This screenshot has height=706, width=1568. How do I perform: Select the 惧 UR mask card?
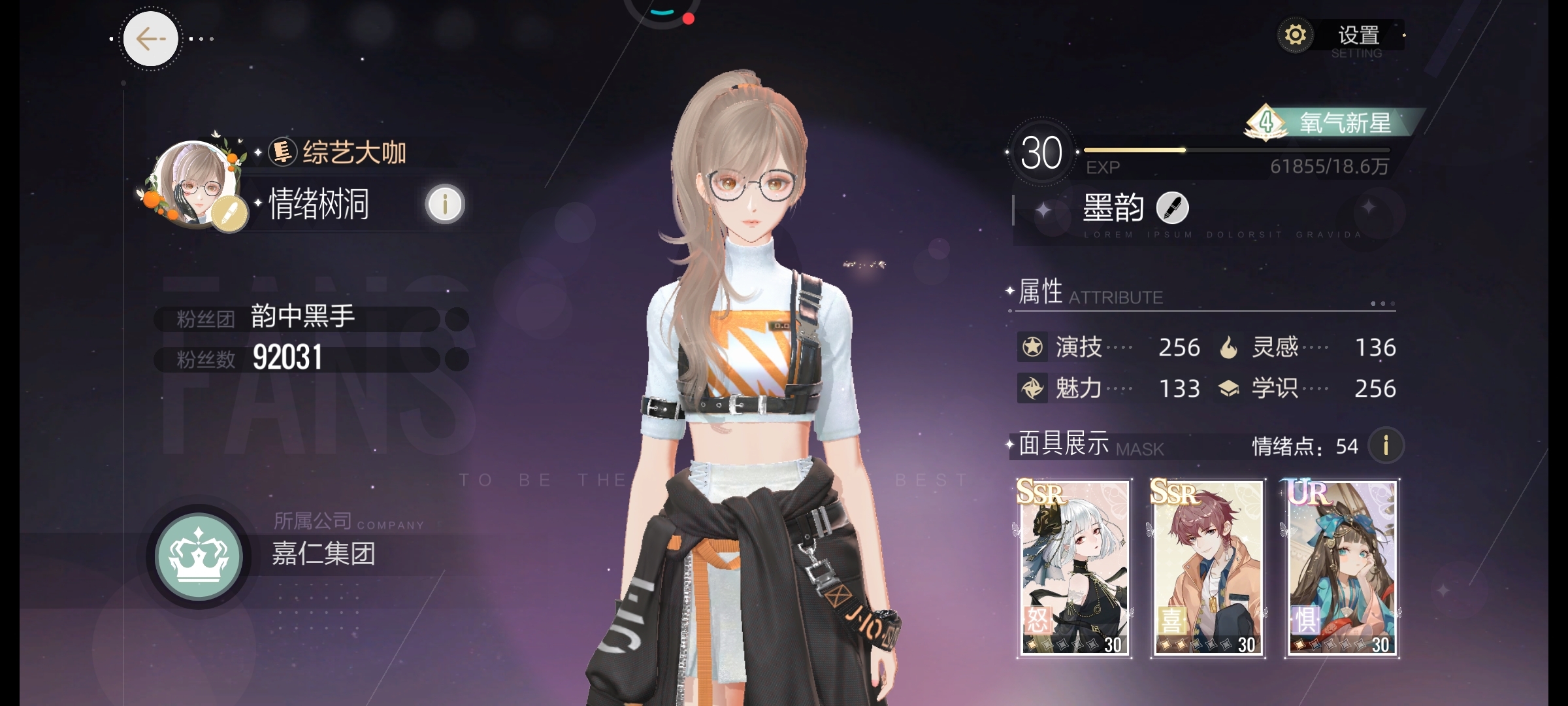[1342, 568]
